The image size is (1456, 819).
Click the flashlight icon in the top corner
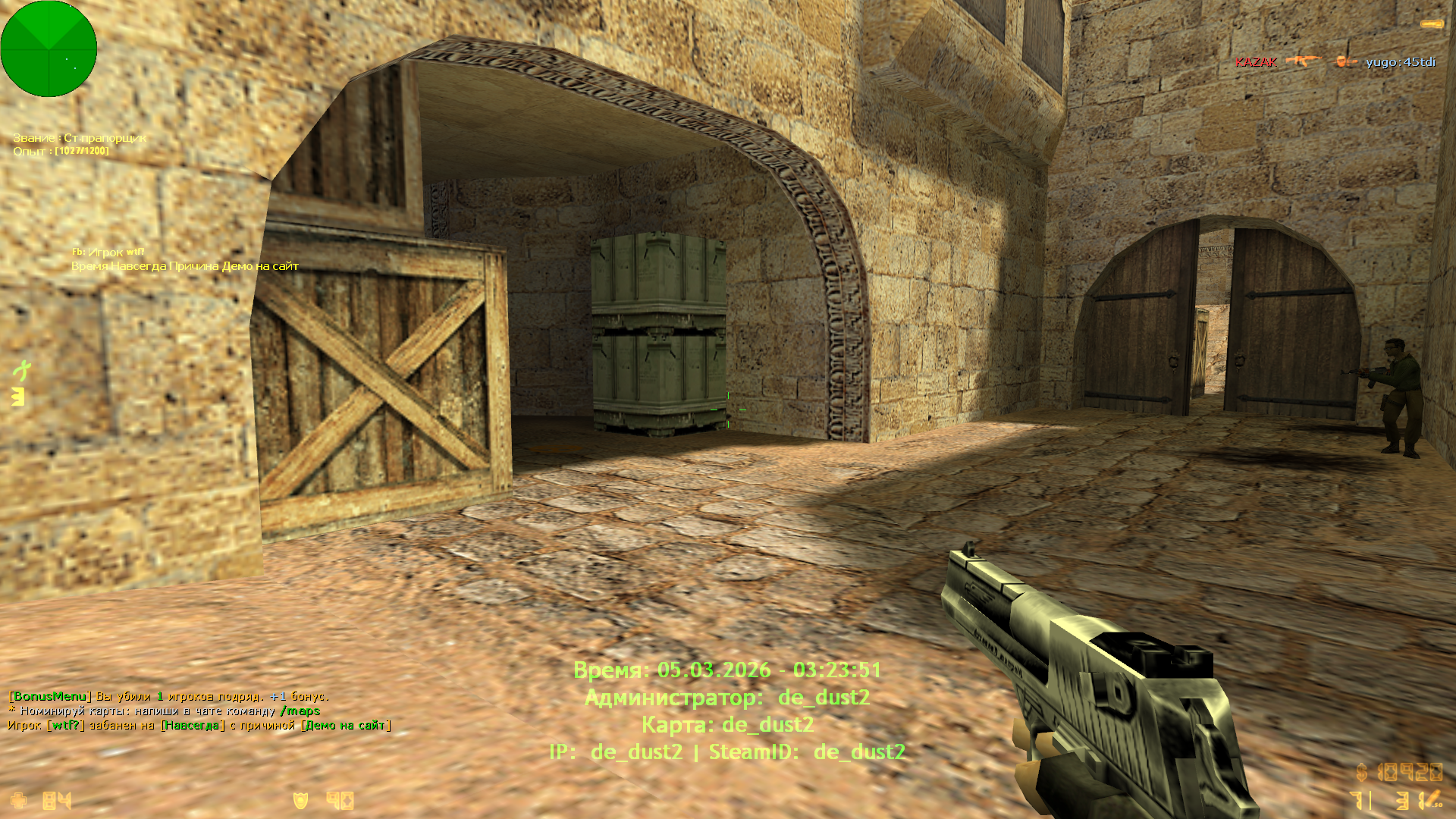[1432, 25]
